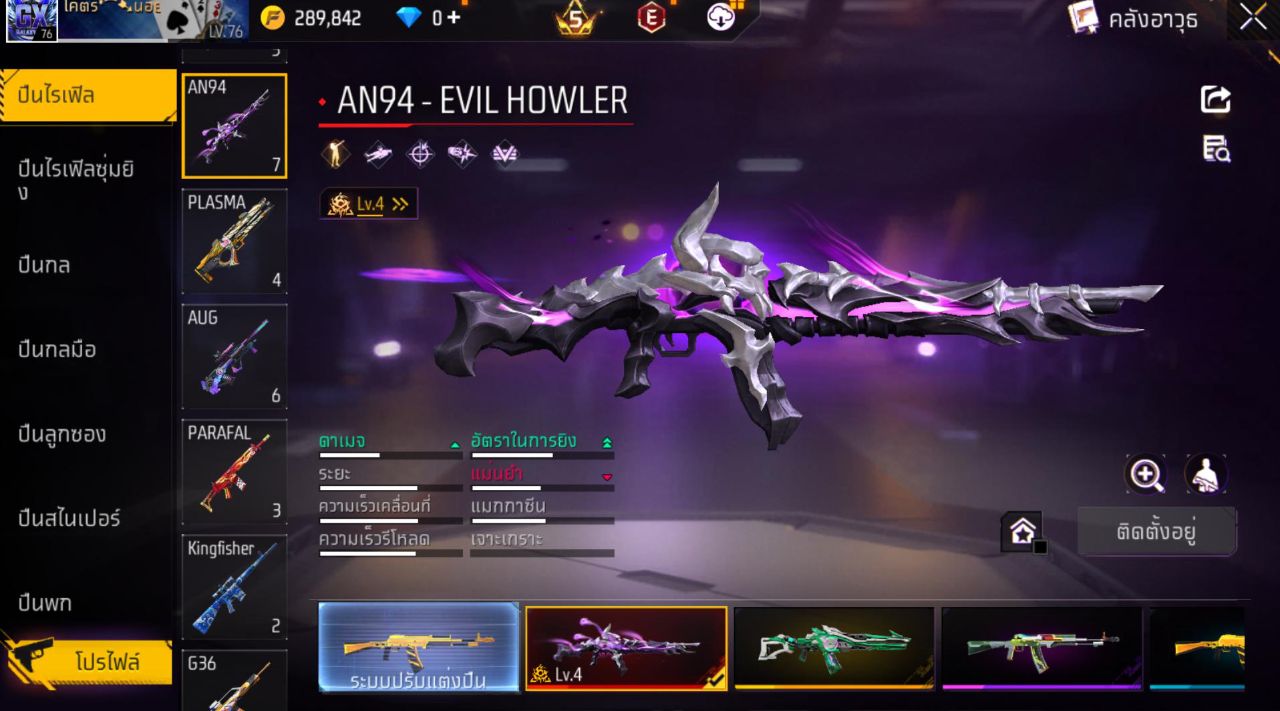Select the green AN94 skin thumbnail

[x=833, y=647]
